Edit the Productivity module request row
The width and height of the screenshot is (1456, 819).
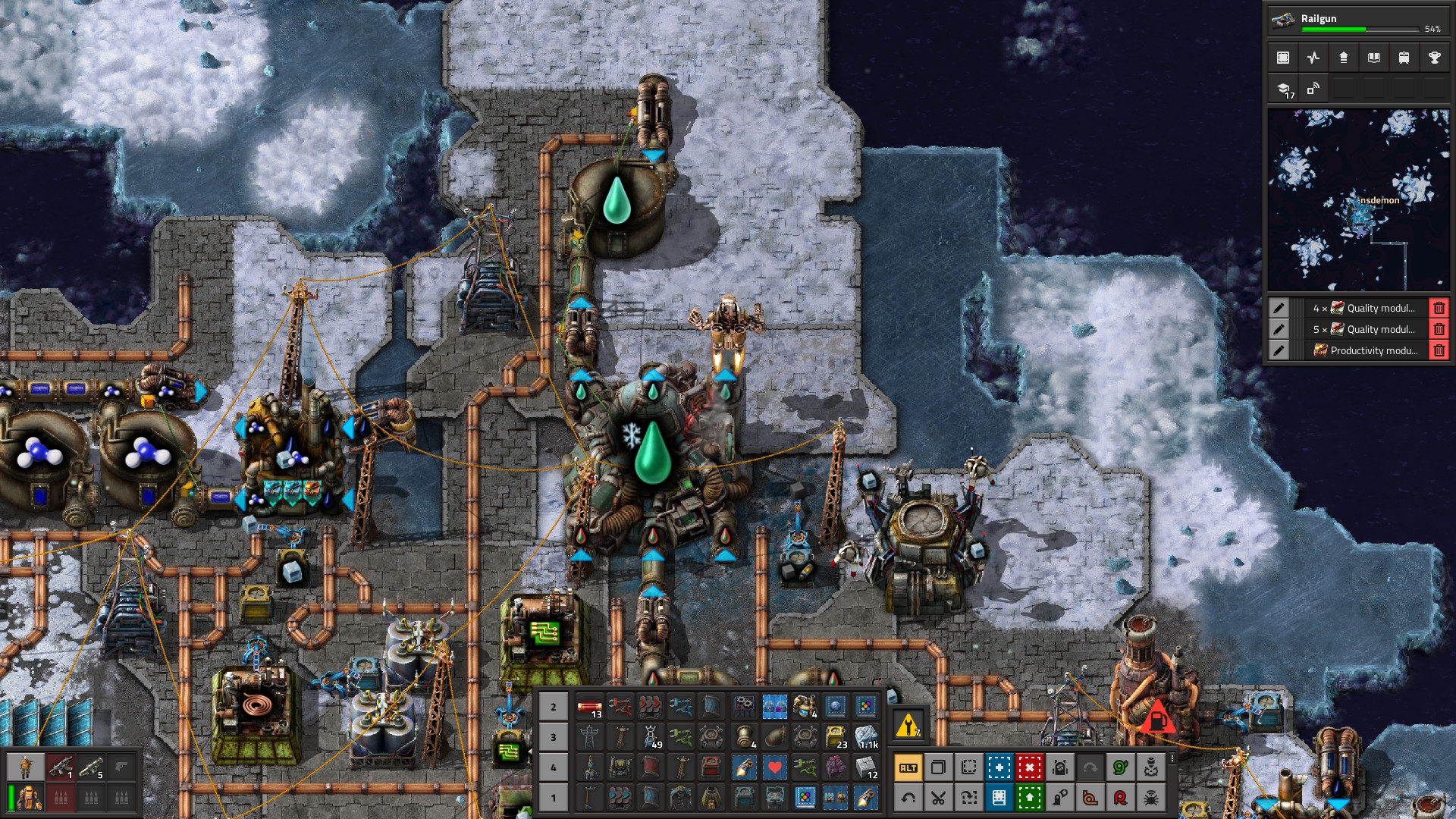pyautogui.click(x=1279, y=350)
